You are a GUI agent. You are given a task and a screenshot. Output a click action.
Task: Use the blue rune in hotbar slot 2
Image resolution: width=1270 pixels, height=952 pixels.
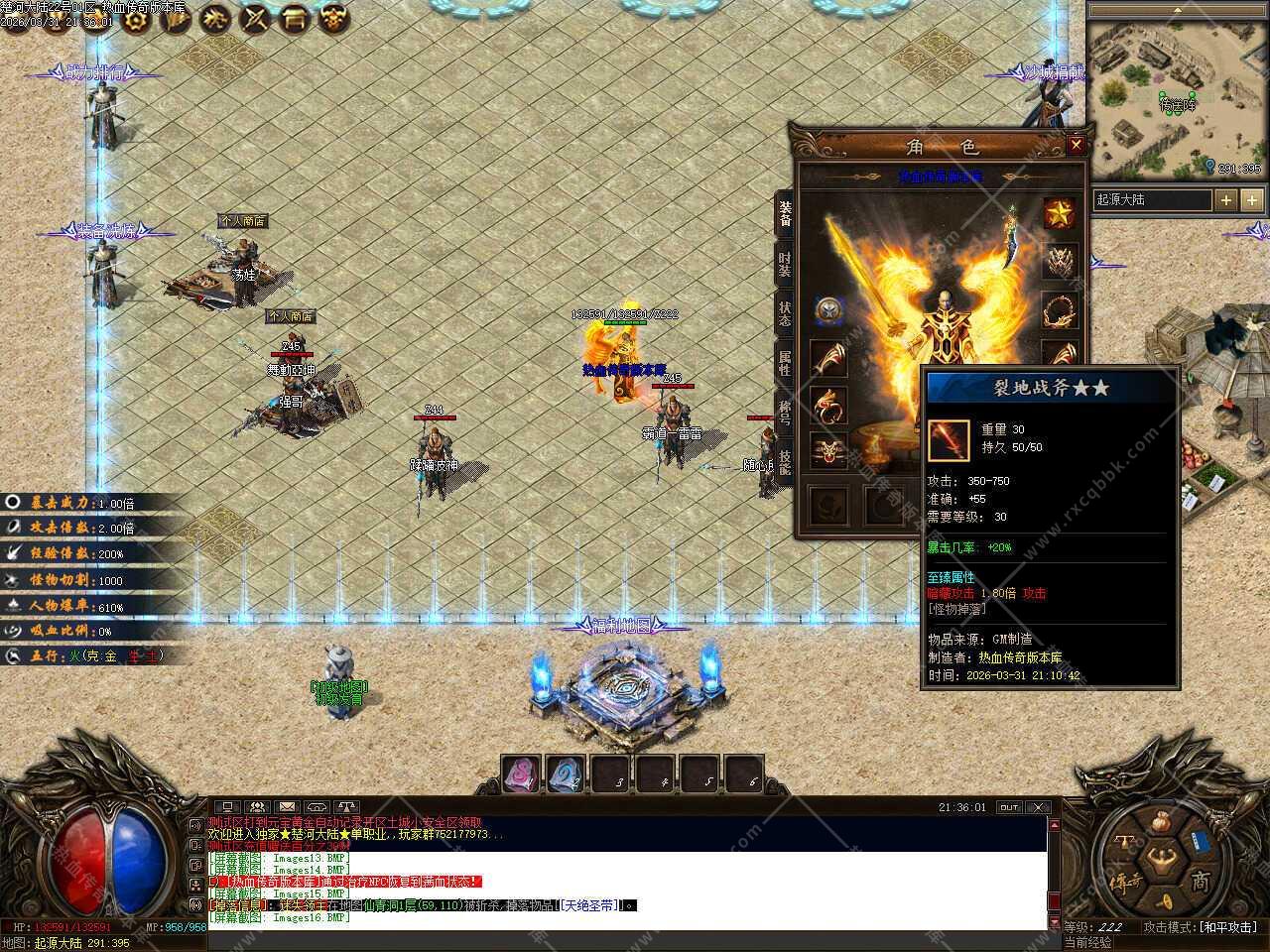[566, 774]
